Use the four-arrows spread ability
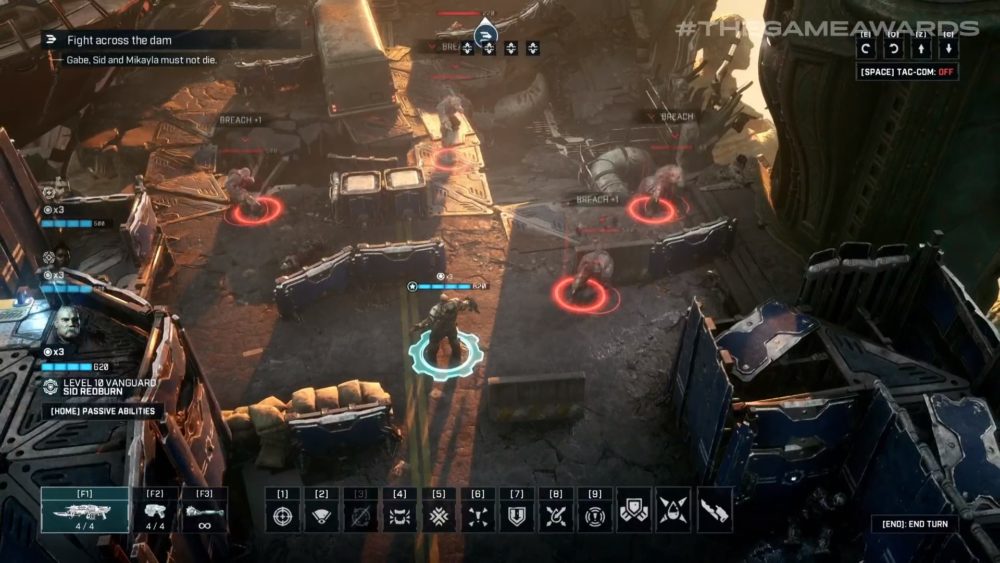Screen dimensions: 1000x563 point(478,516)
